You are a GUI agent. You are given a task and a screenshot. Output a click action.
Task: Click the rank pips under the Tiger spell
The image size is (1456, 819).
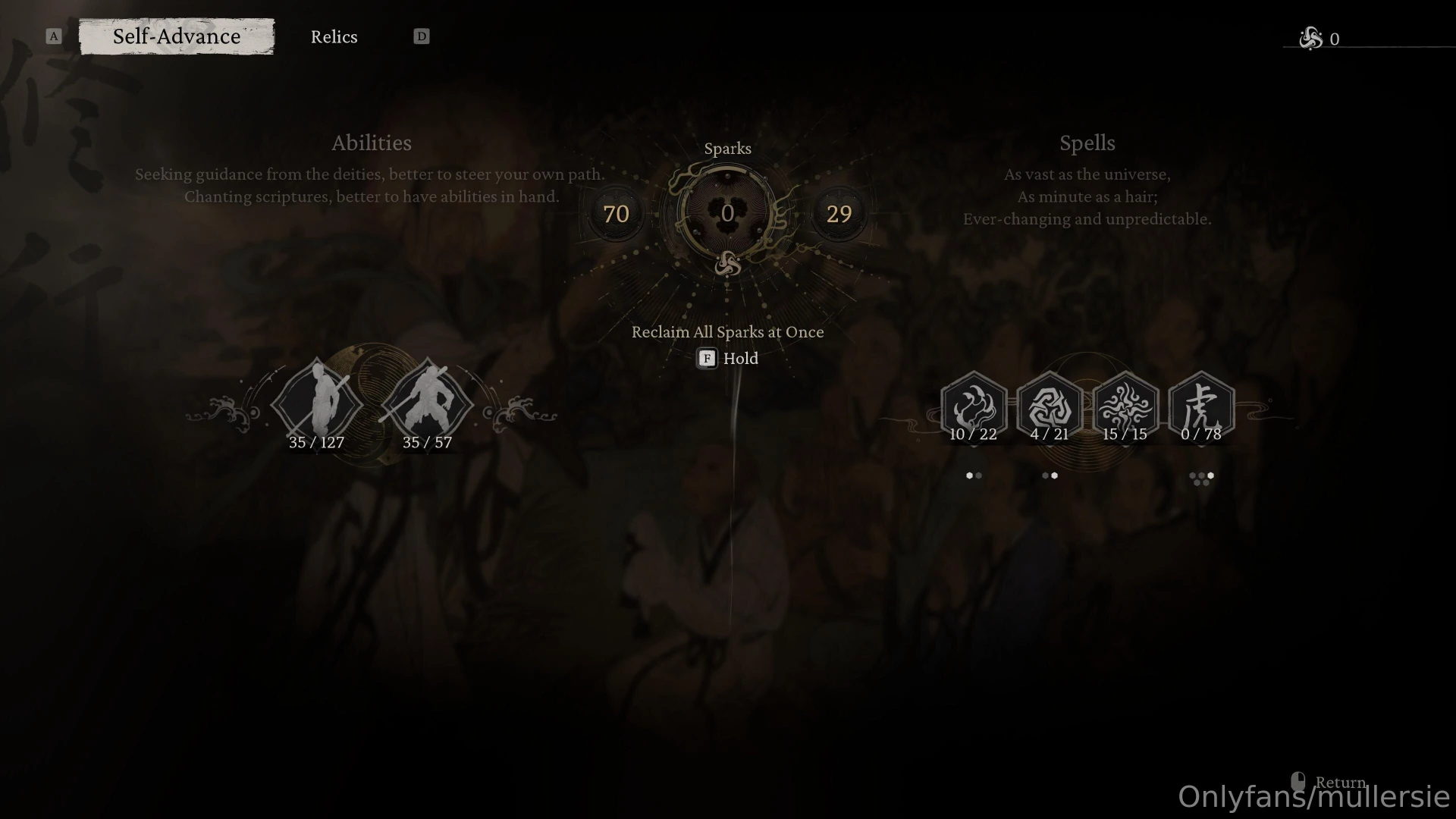1202,476
